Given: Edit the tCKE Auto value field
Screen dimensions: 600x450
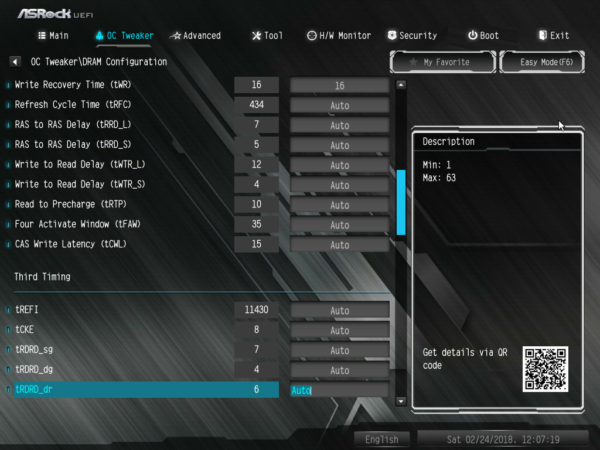Looking at the screenshot, I should (x=339, y=330).
